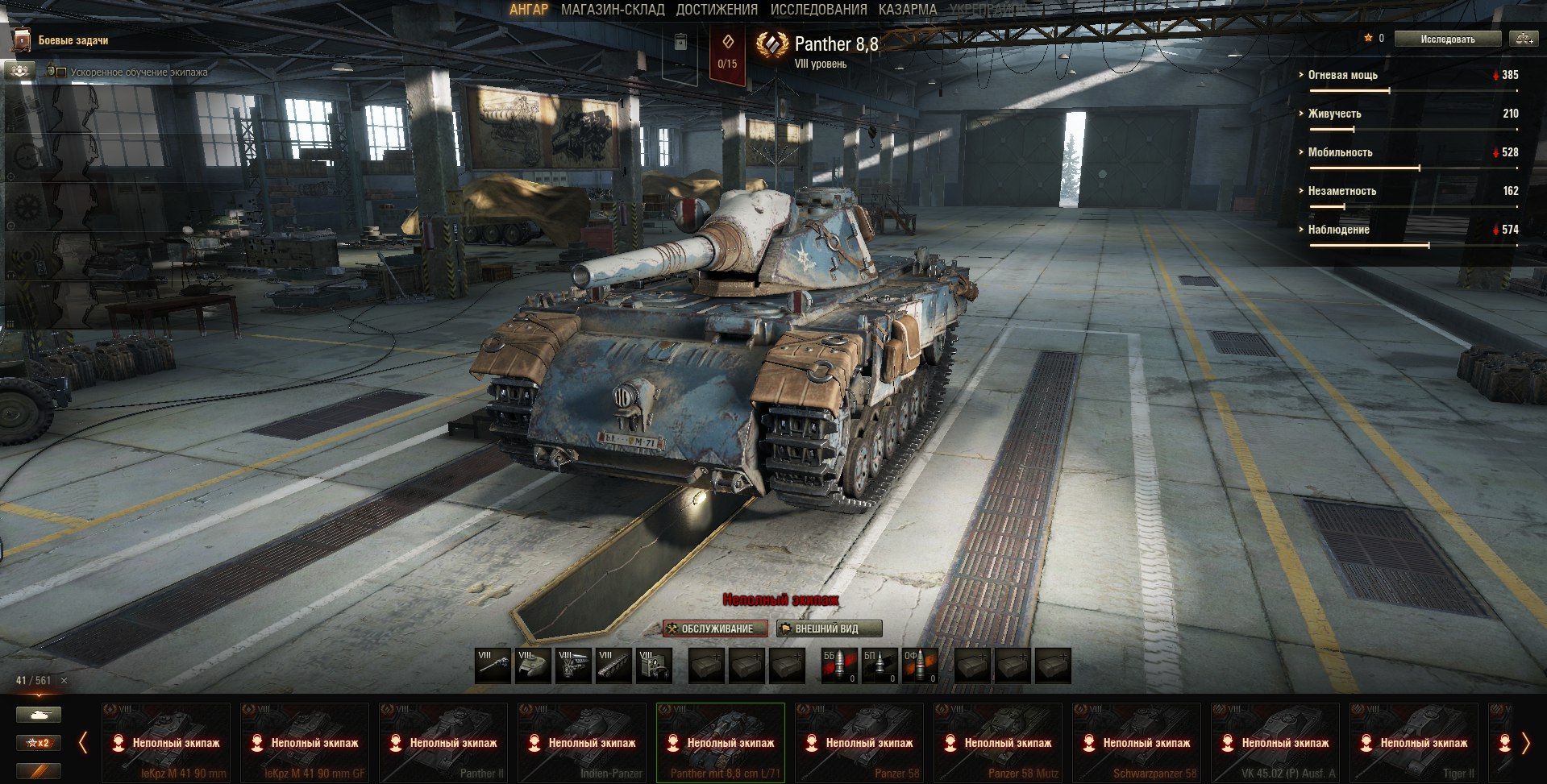Go to the Достижения tab

click(717, 10)
